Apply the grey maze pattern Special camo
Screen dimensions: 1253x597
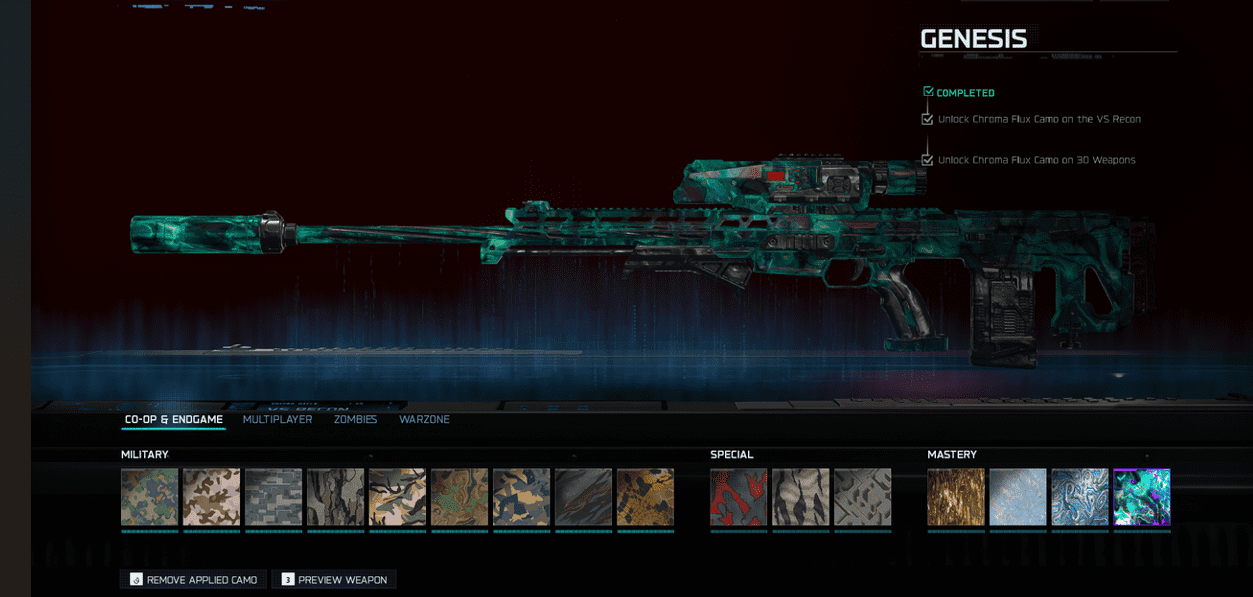point(862,497)
